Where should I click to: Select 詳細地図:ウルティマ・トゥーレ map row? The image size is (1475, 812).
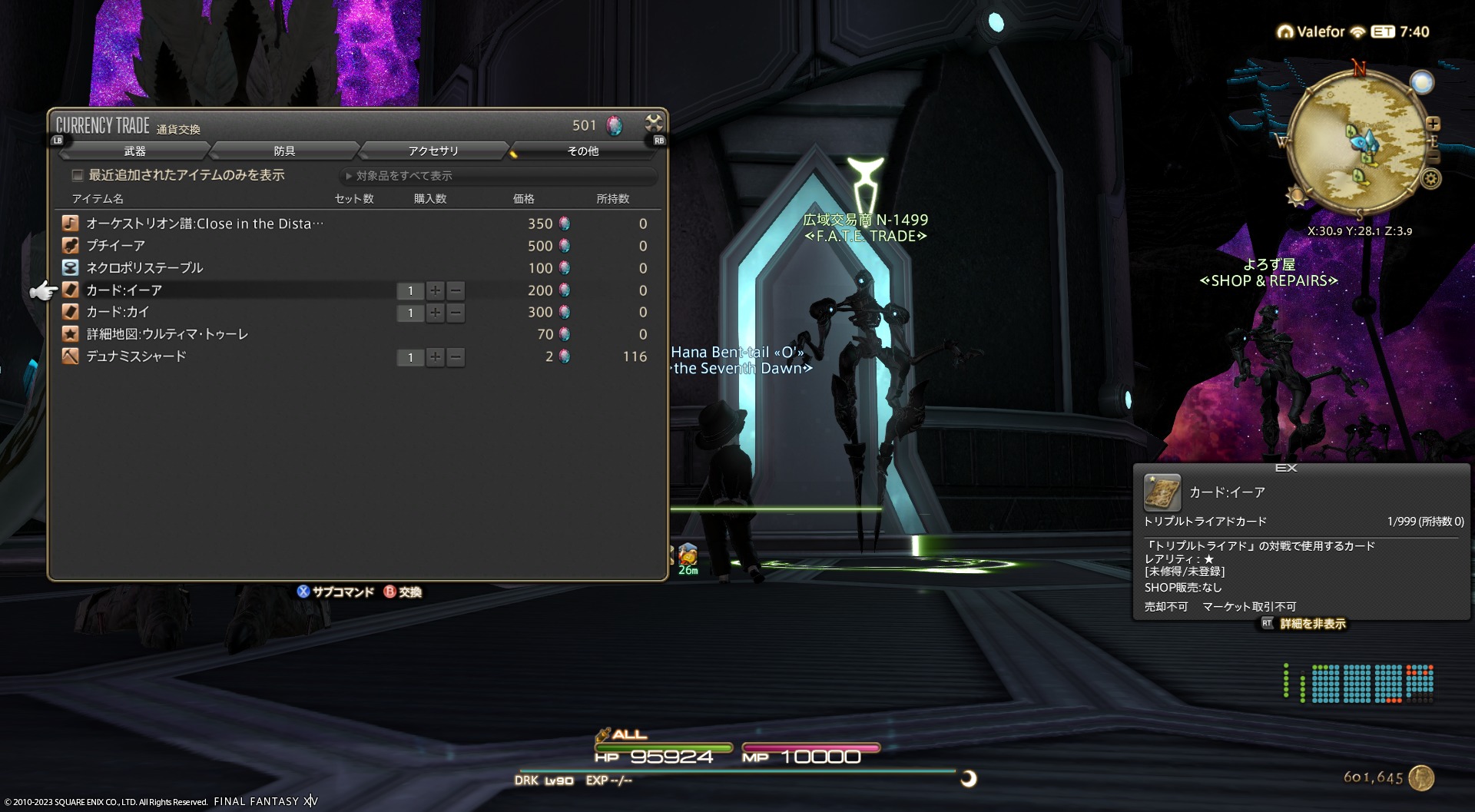167,334
